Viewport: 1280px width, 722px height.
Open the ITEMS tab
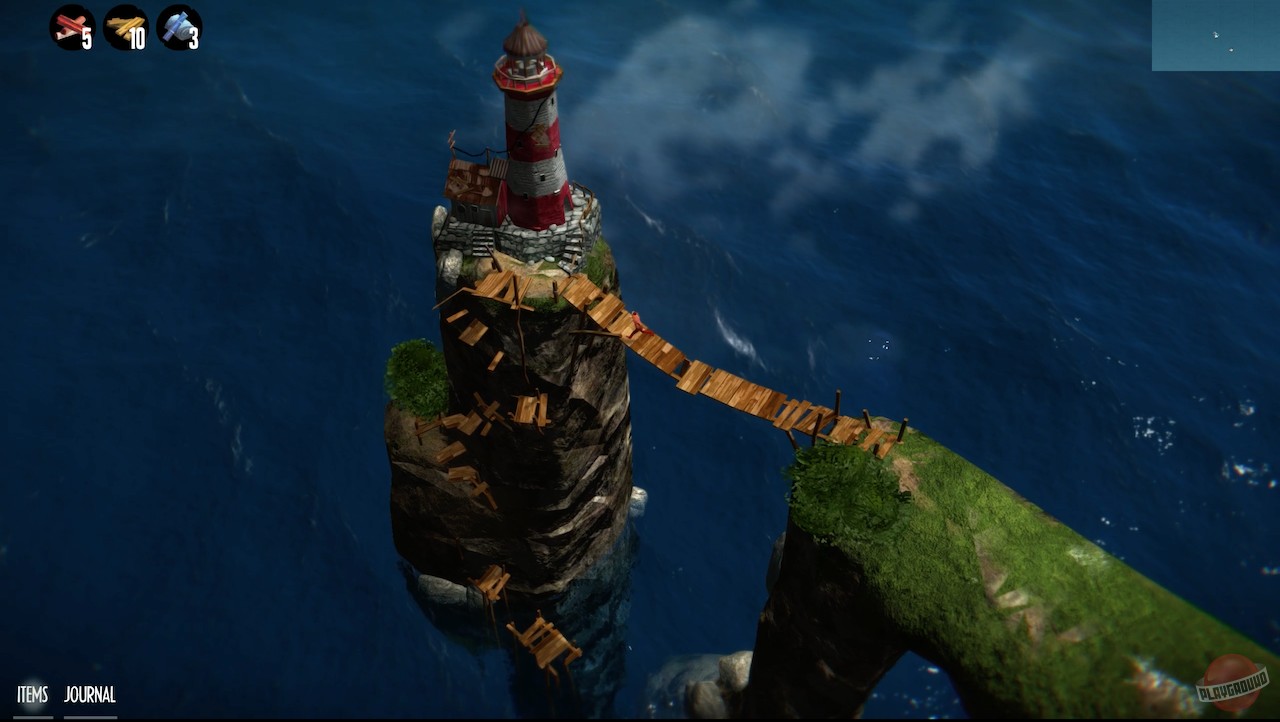32,694
